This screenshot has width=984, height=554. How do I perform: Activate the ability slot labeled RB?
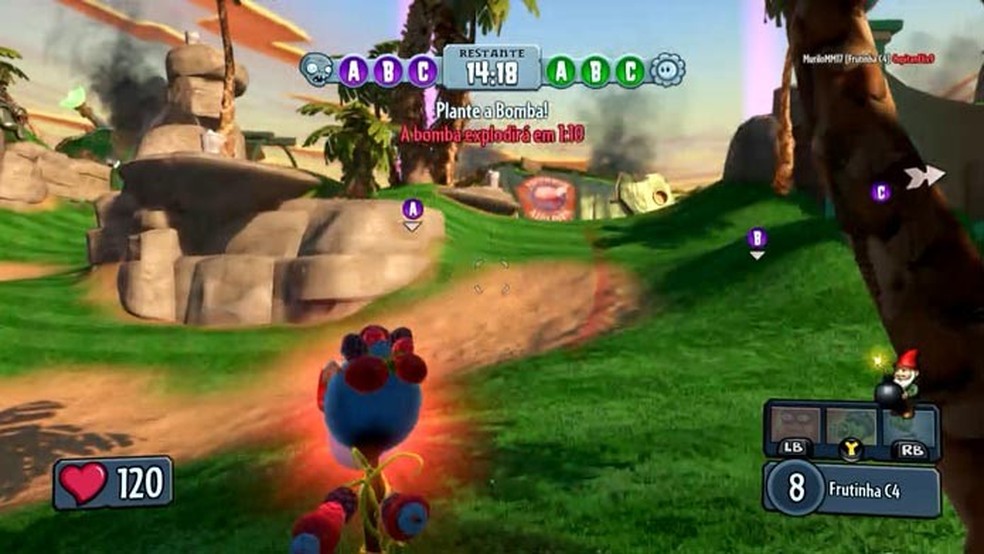910,430
